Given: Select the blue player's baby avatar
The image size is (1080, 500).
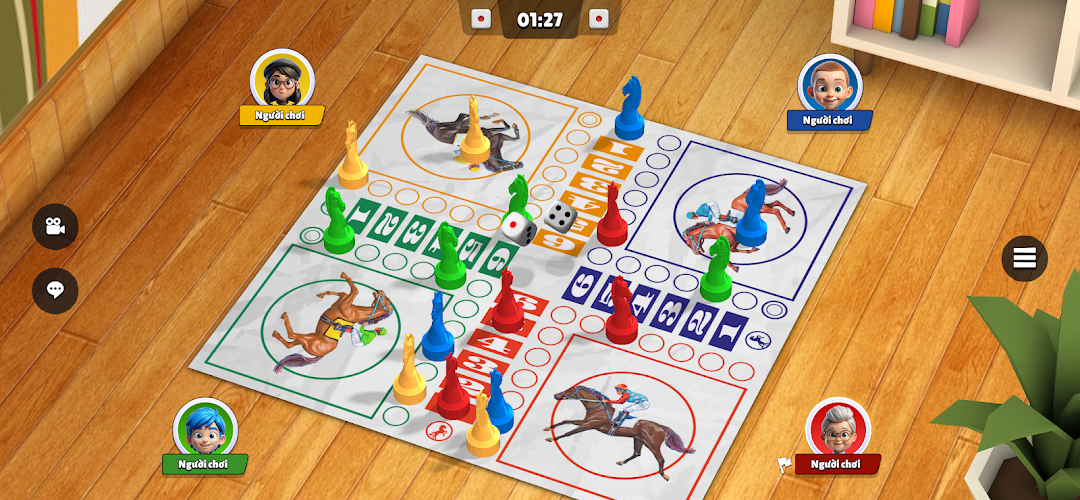Looking at the screenshot, I should coord(829,83).
